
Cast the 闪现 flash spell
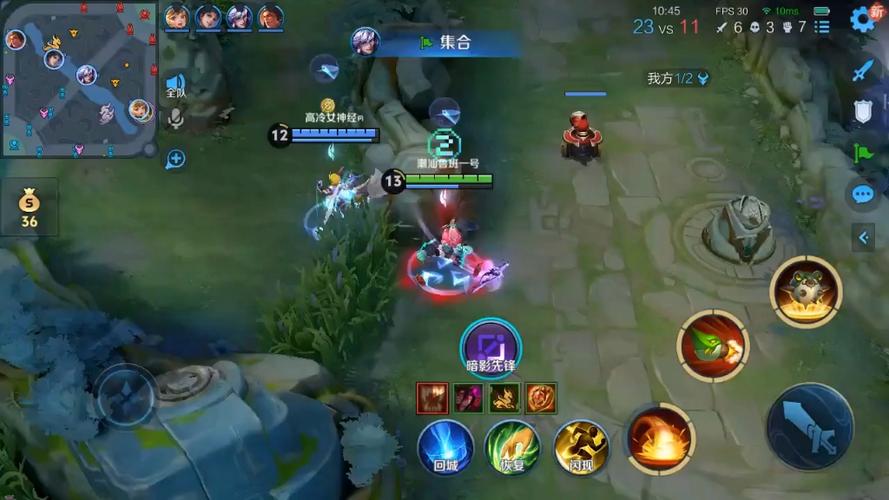click(x=581, y=446)
